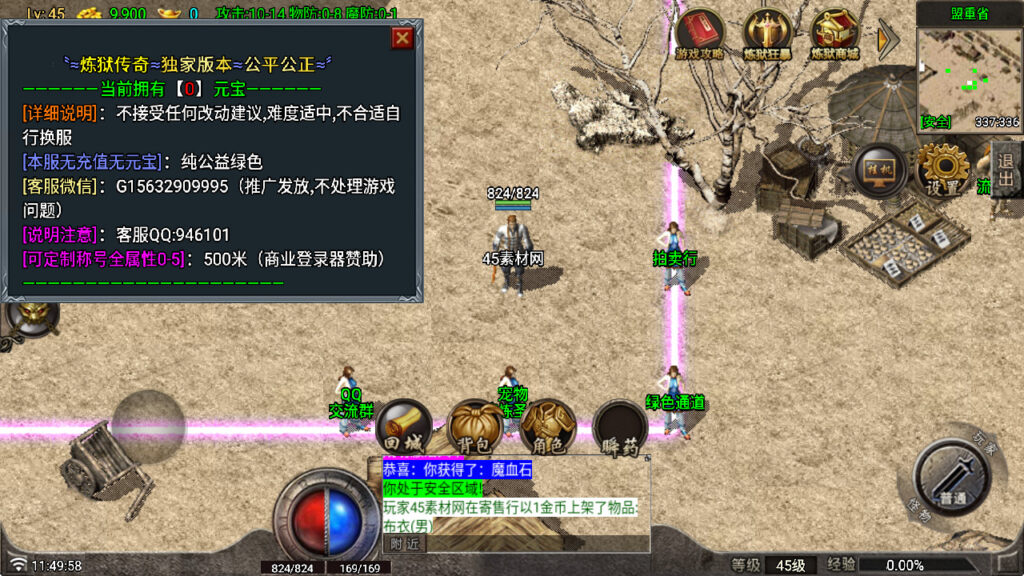Use the 普通 normal attack button
This screenshot has width=1024, height=576.
pyautogui.click(x=951, y=480)
